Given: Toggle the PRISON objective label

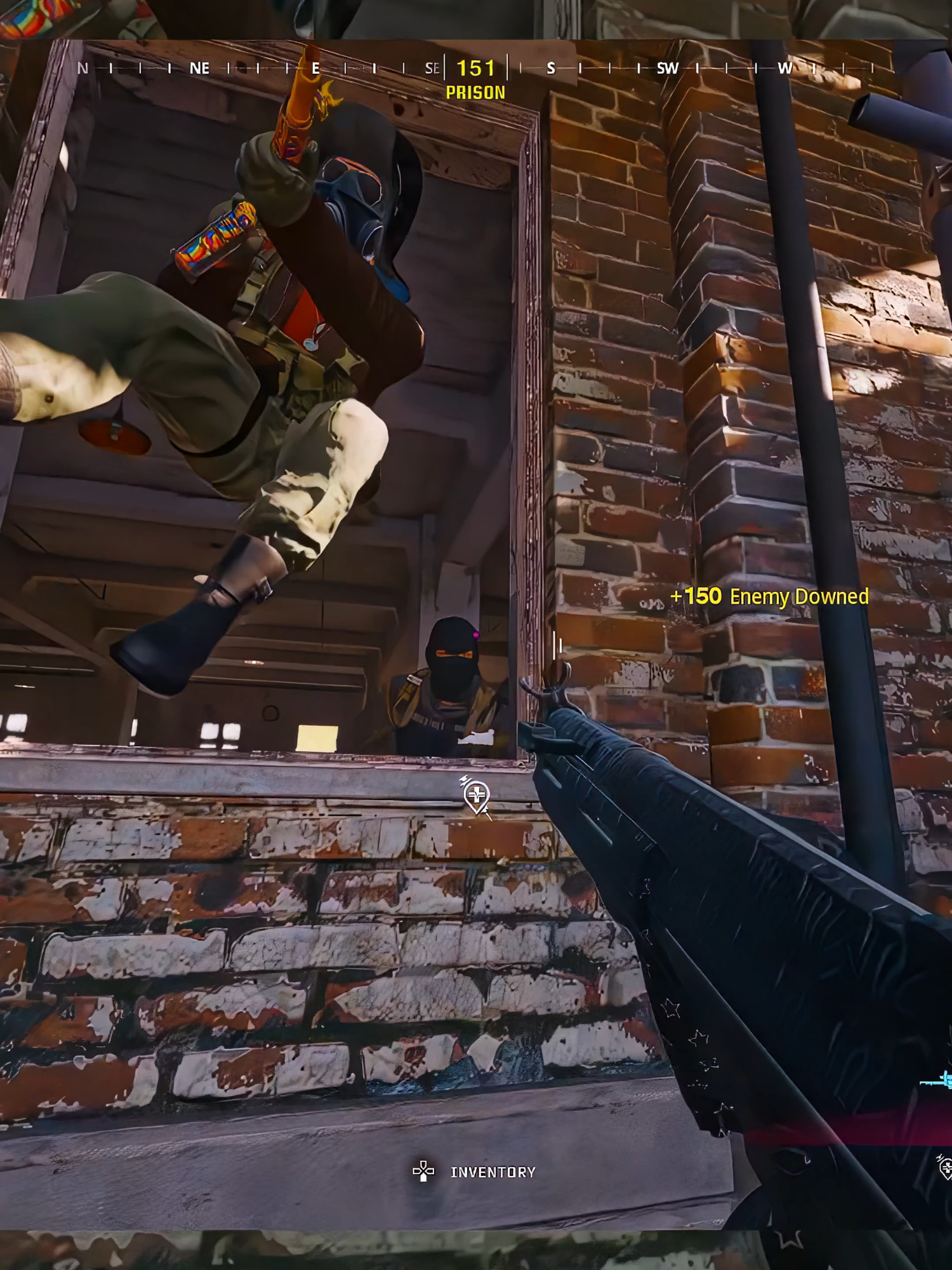Looking at the screenshot, I should click(x=475, y=92).
